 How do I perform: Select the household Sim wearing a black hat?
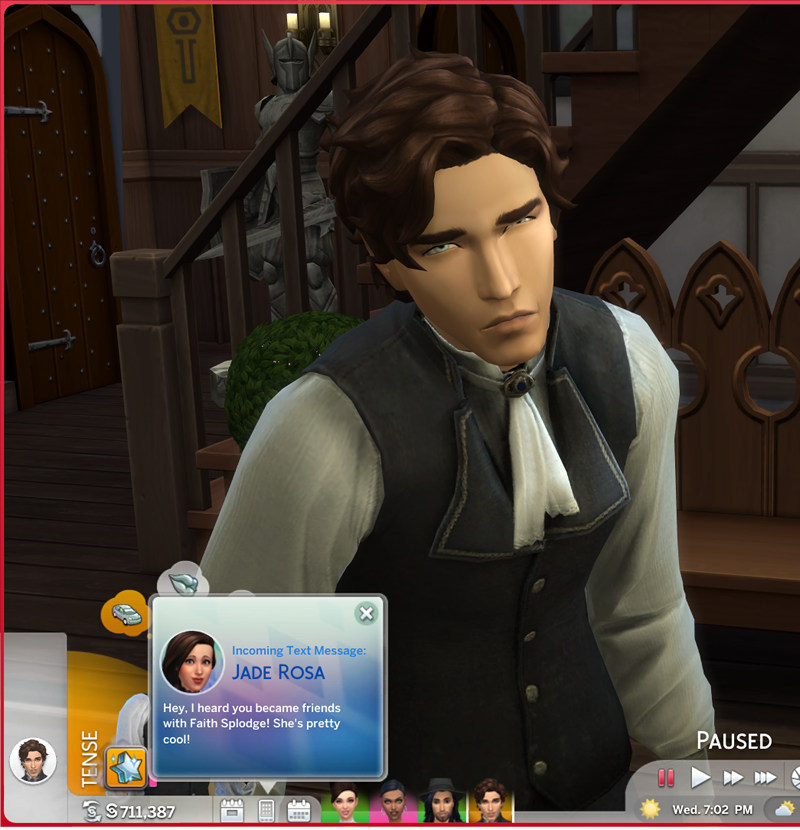coord(440,802)
